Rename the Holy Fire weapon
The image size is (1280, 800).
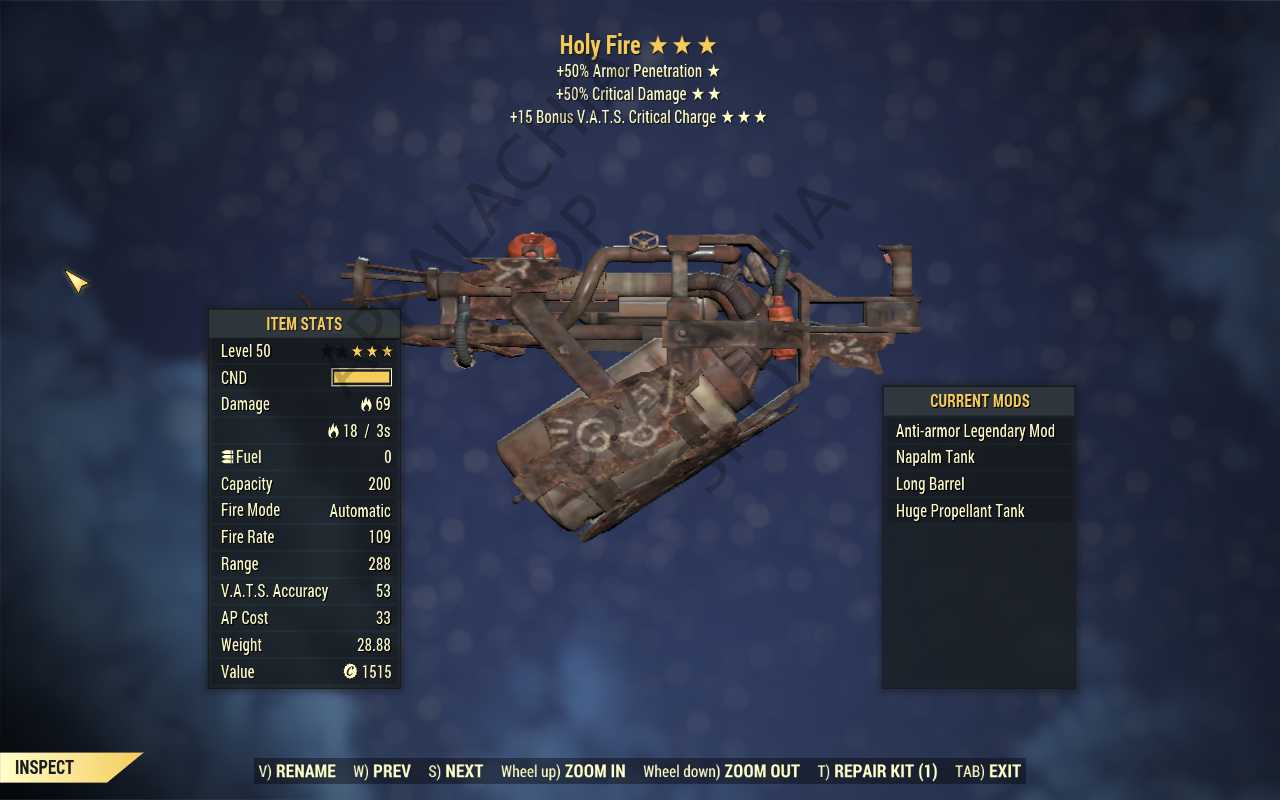pyautogui.click(x=297, y=771)
